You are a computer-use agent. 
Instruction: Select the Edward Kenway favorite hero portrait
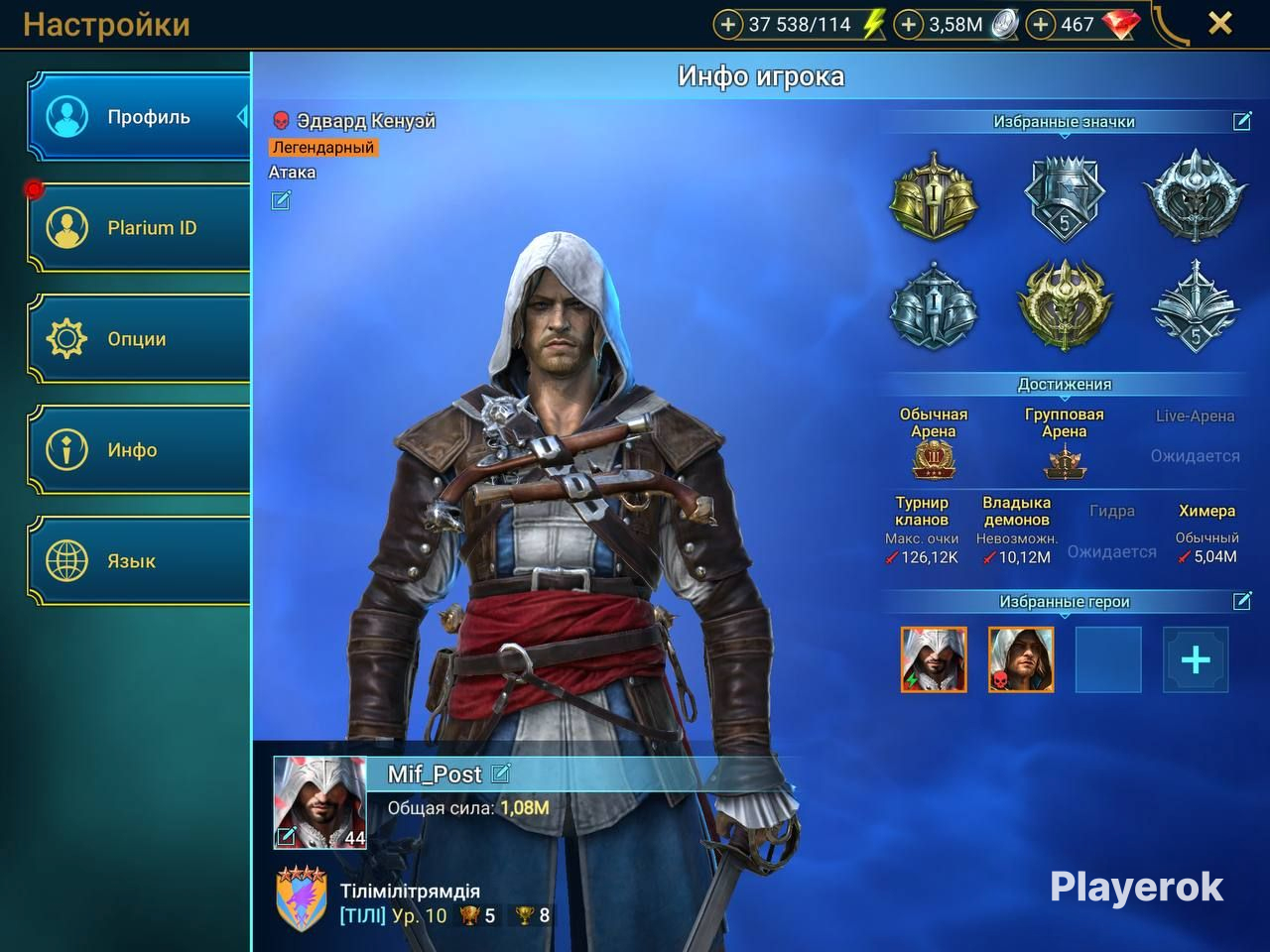tap(1021, 659)
